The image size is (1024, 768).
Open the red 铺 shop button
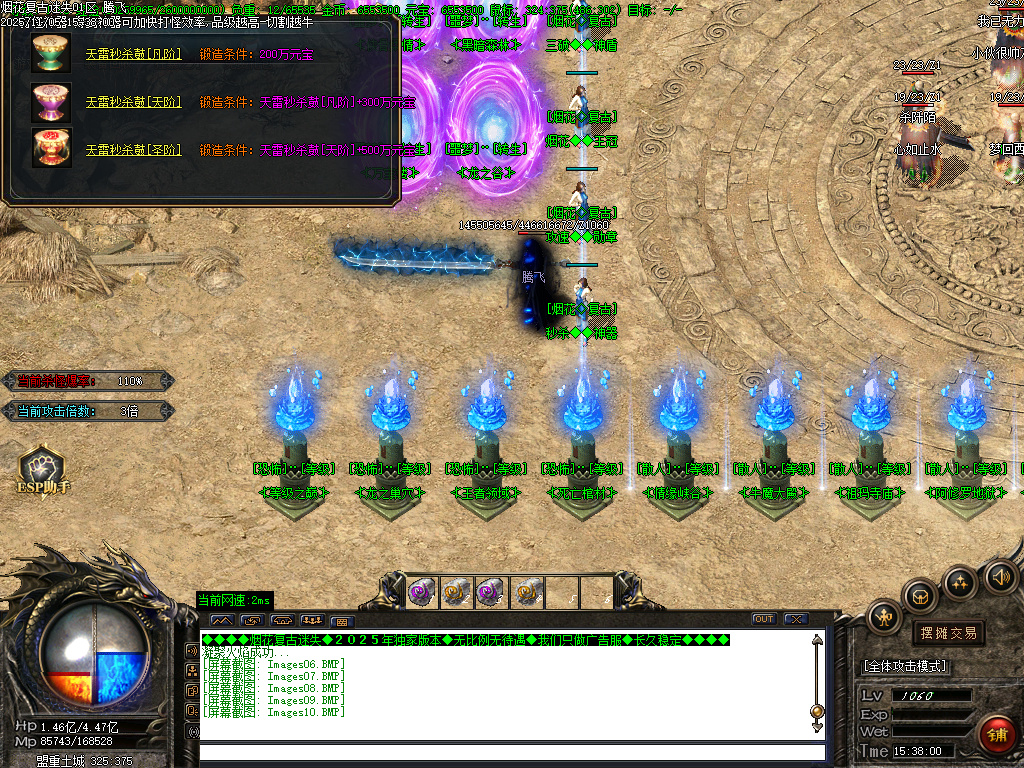point(996,735)
